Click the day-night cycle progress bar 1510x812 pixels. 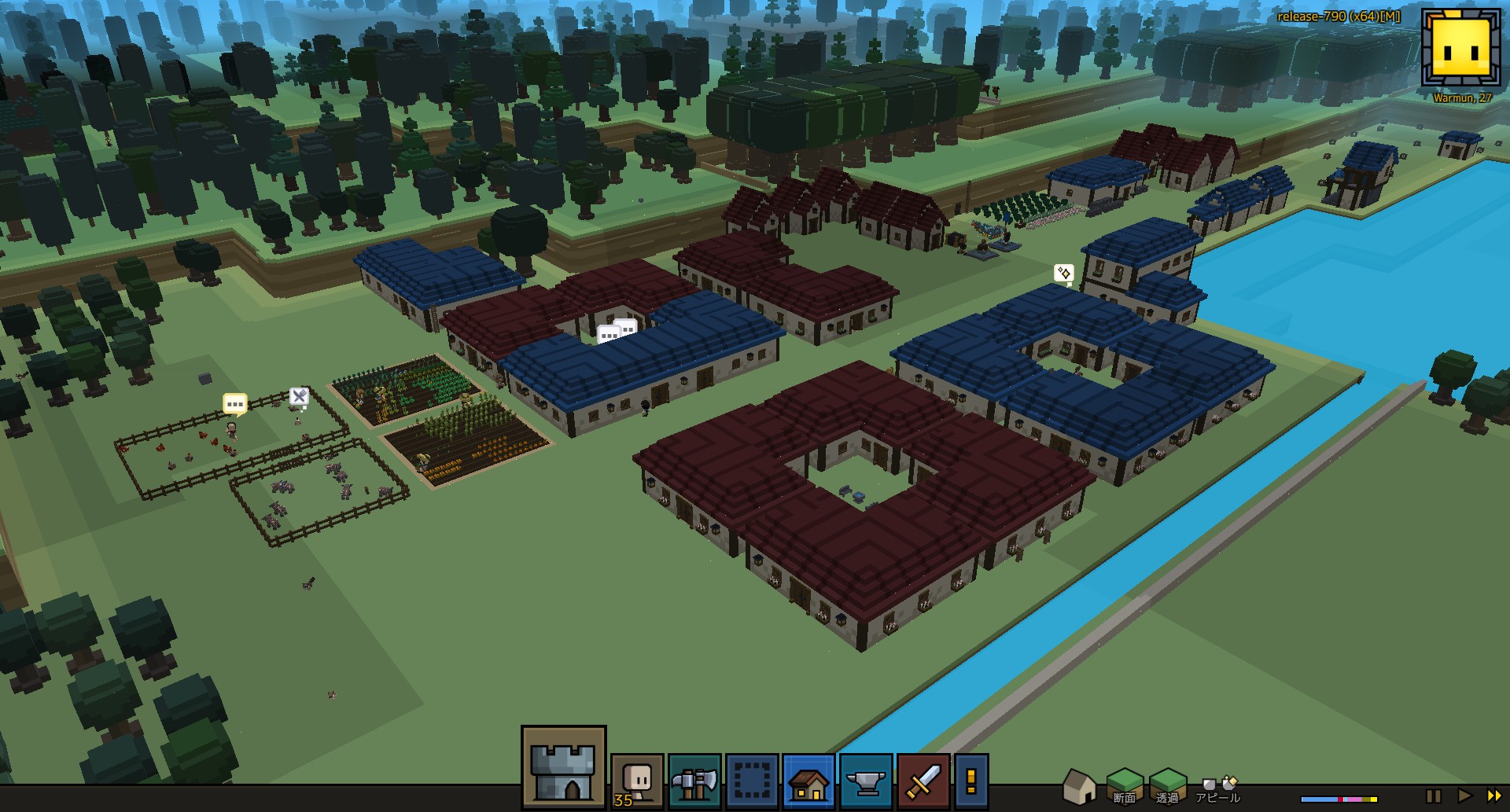coord(1339,798)
